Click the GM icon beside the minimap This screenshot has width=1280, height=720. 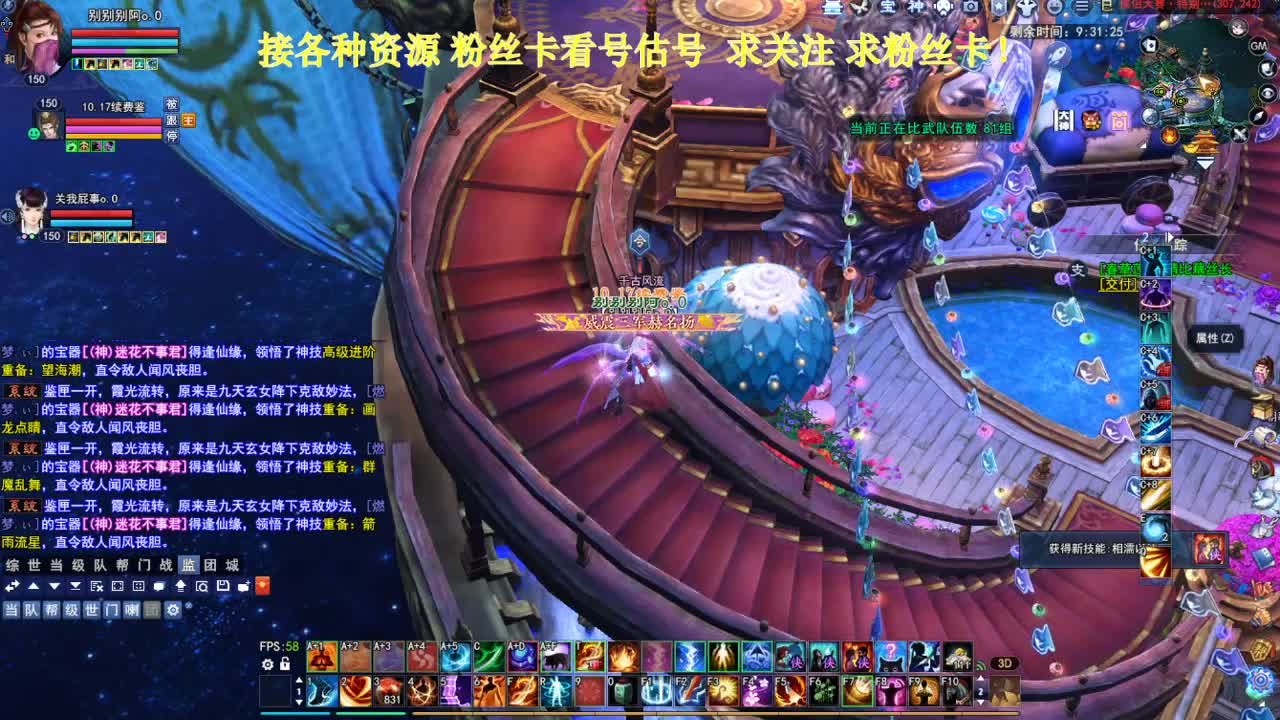tap(1257, 46)
